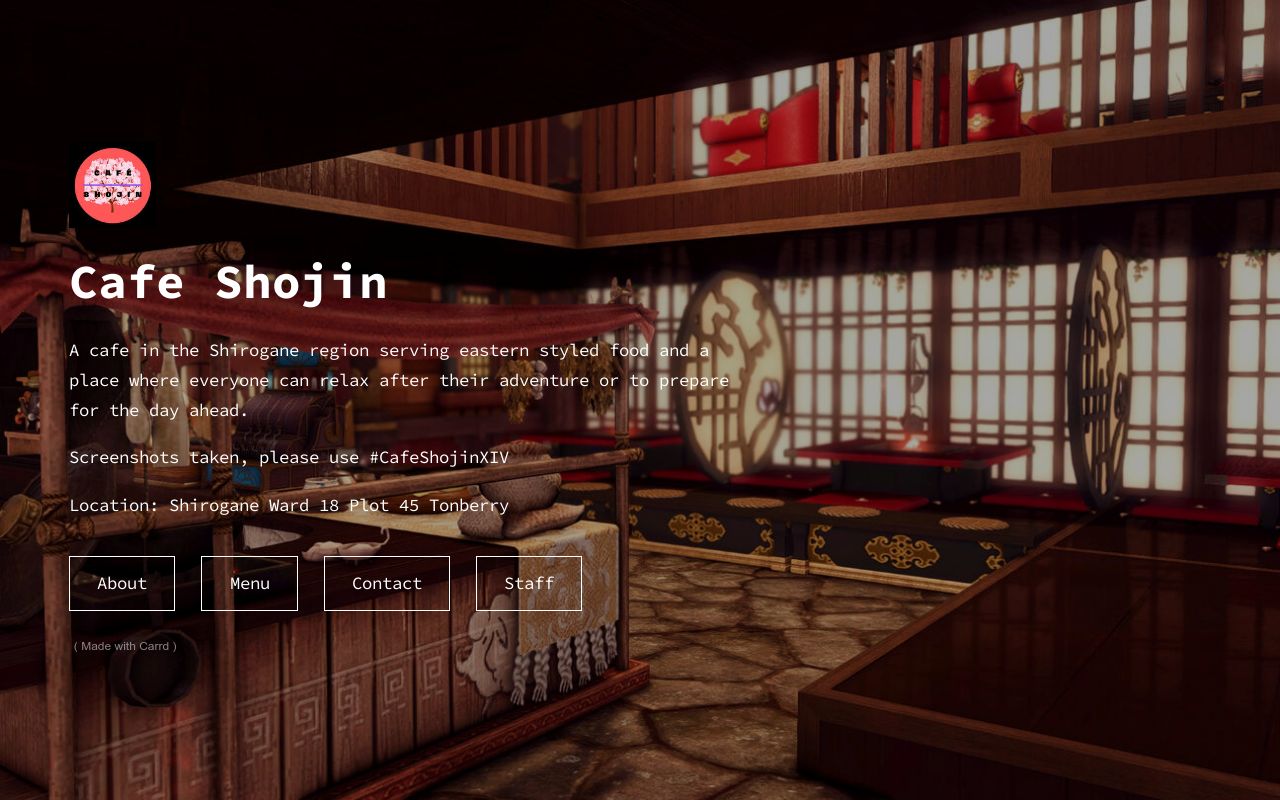Switch to the Staff tab button

(x=529, y=583)
